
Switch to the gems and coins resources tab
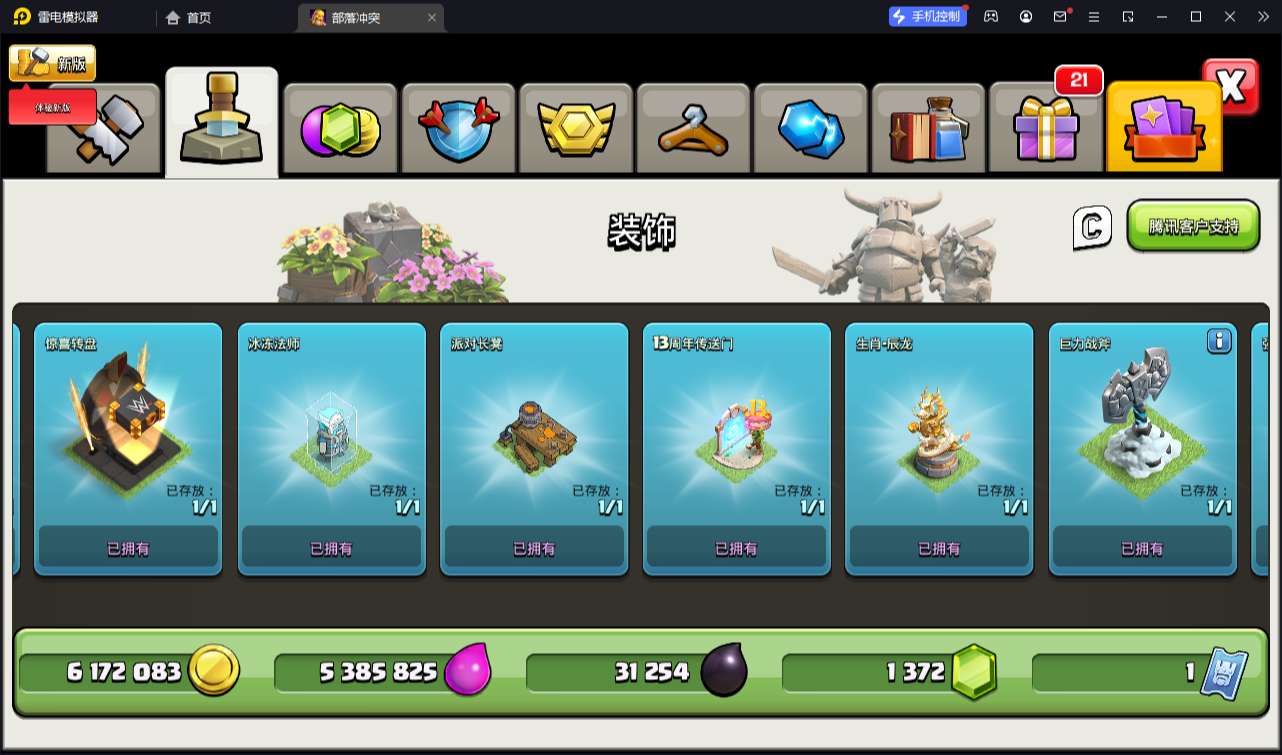click(340, 130)
